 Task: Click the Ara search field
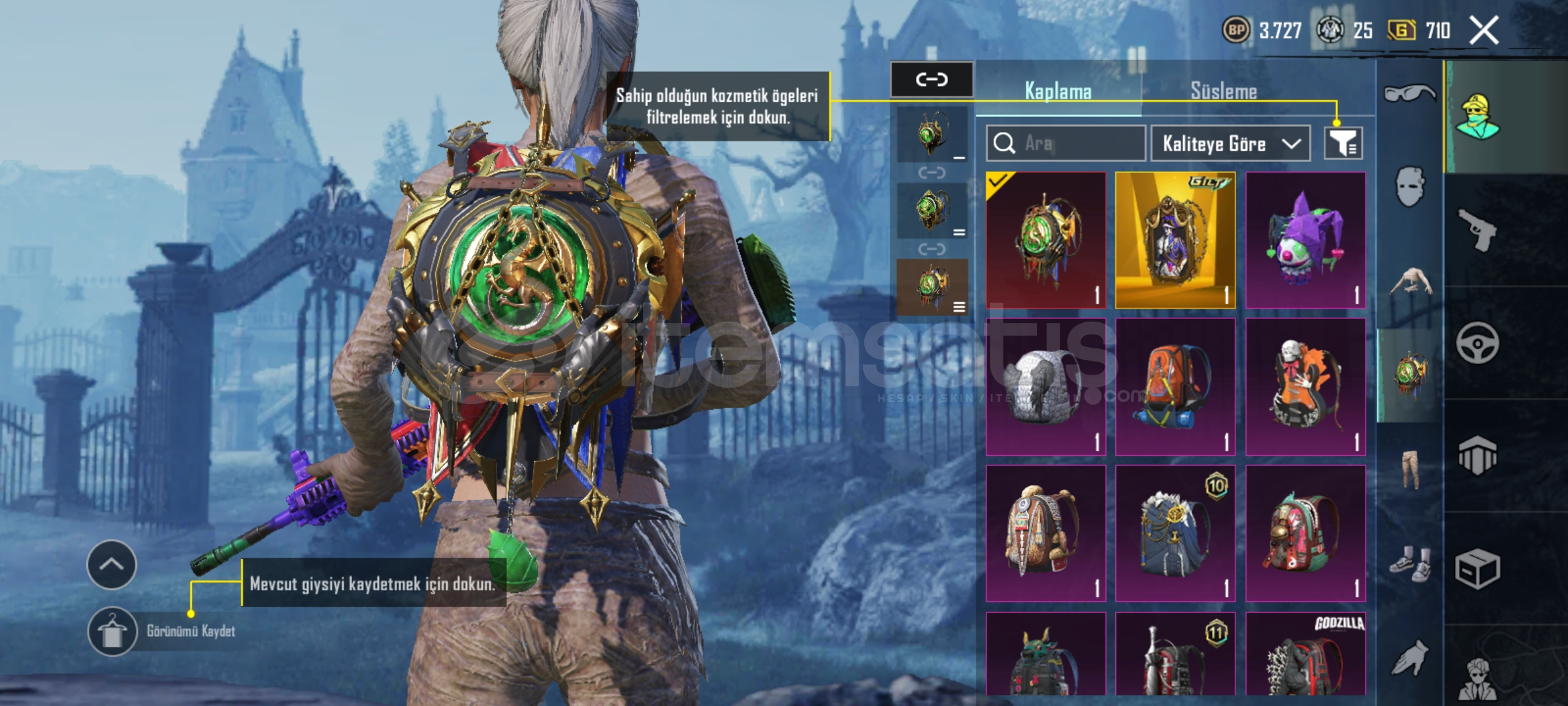coord(1066,143)
